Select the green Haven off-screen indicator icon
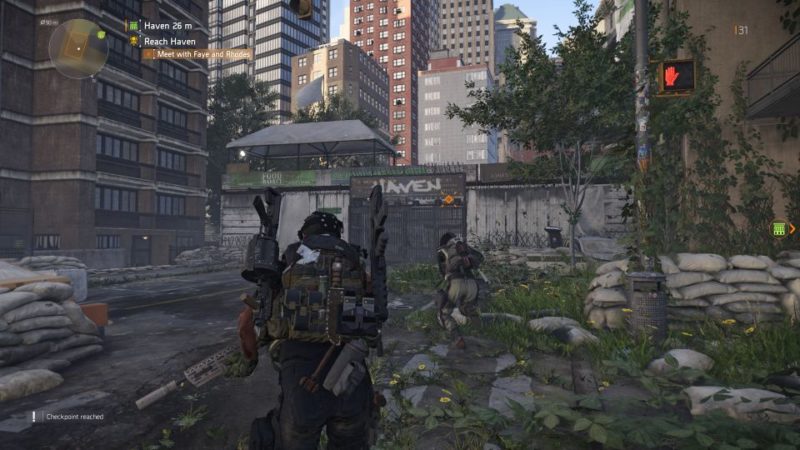 (x=778, y=229)
